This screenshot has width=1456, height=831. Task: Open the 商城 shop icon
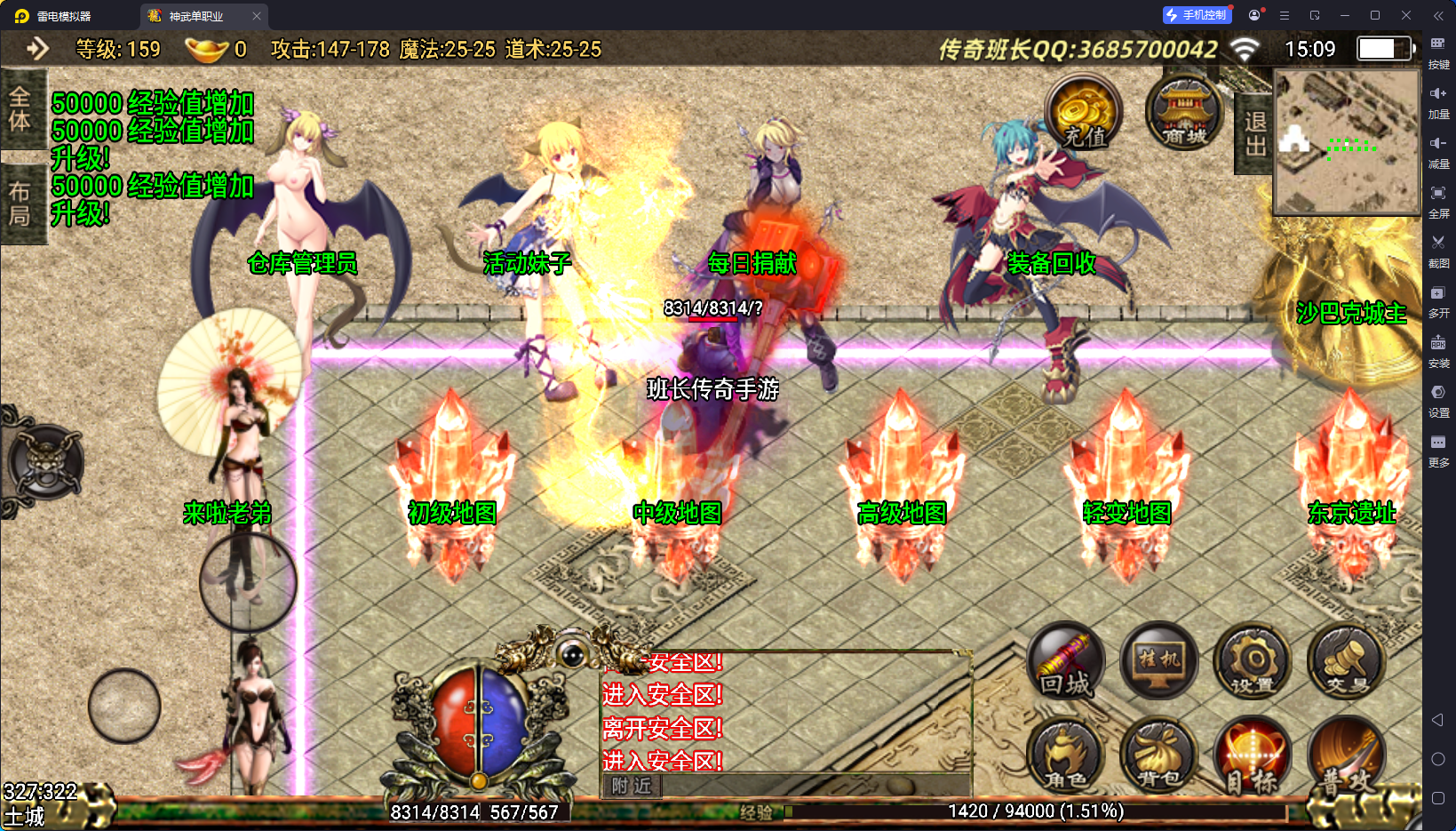click(x=1184, y=113)
